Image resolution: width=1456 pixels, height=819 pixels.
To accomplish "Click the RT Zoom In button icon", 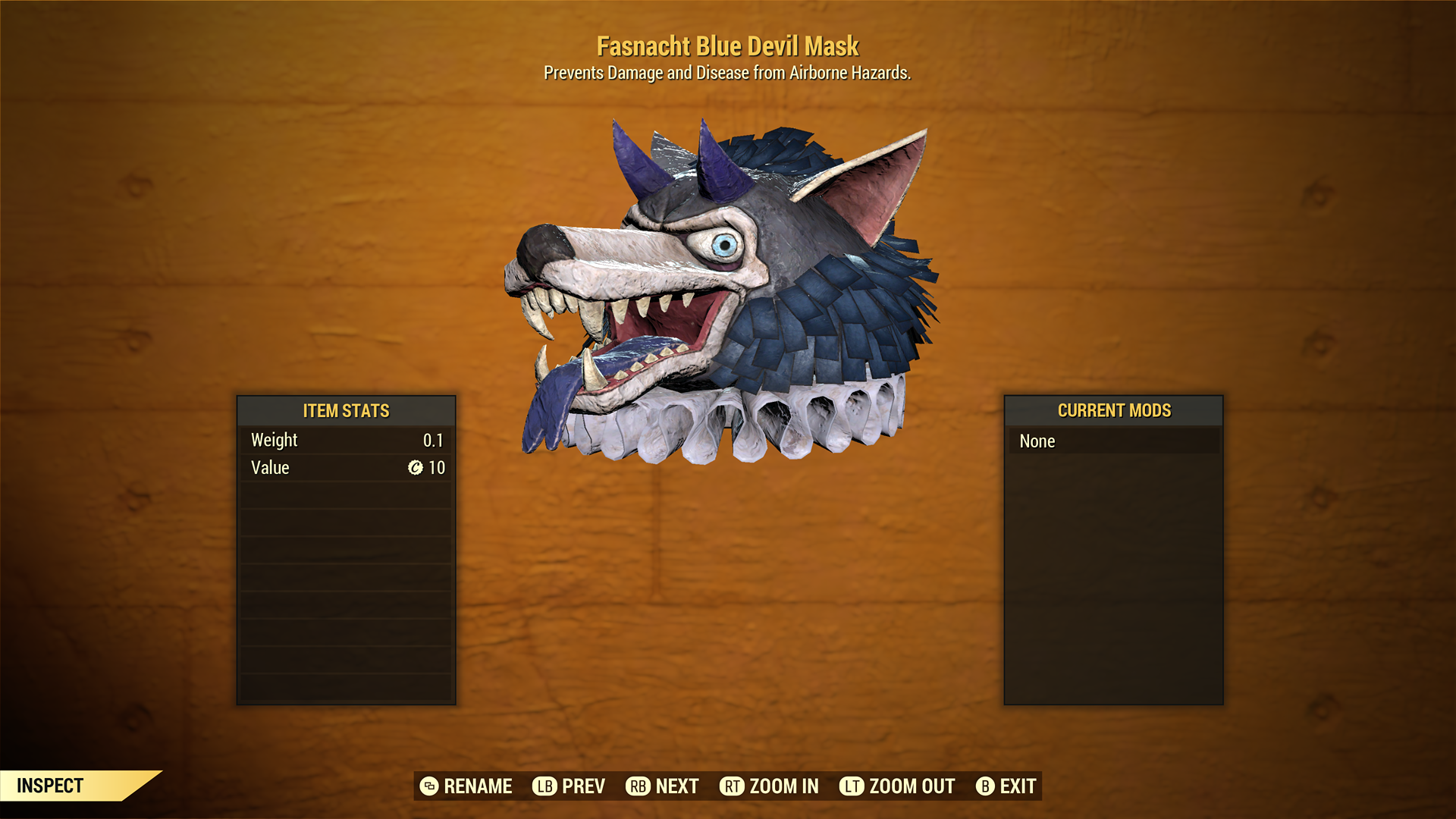I will point(732,786).
